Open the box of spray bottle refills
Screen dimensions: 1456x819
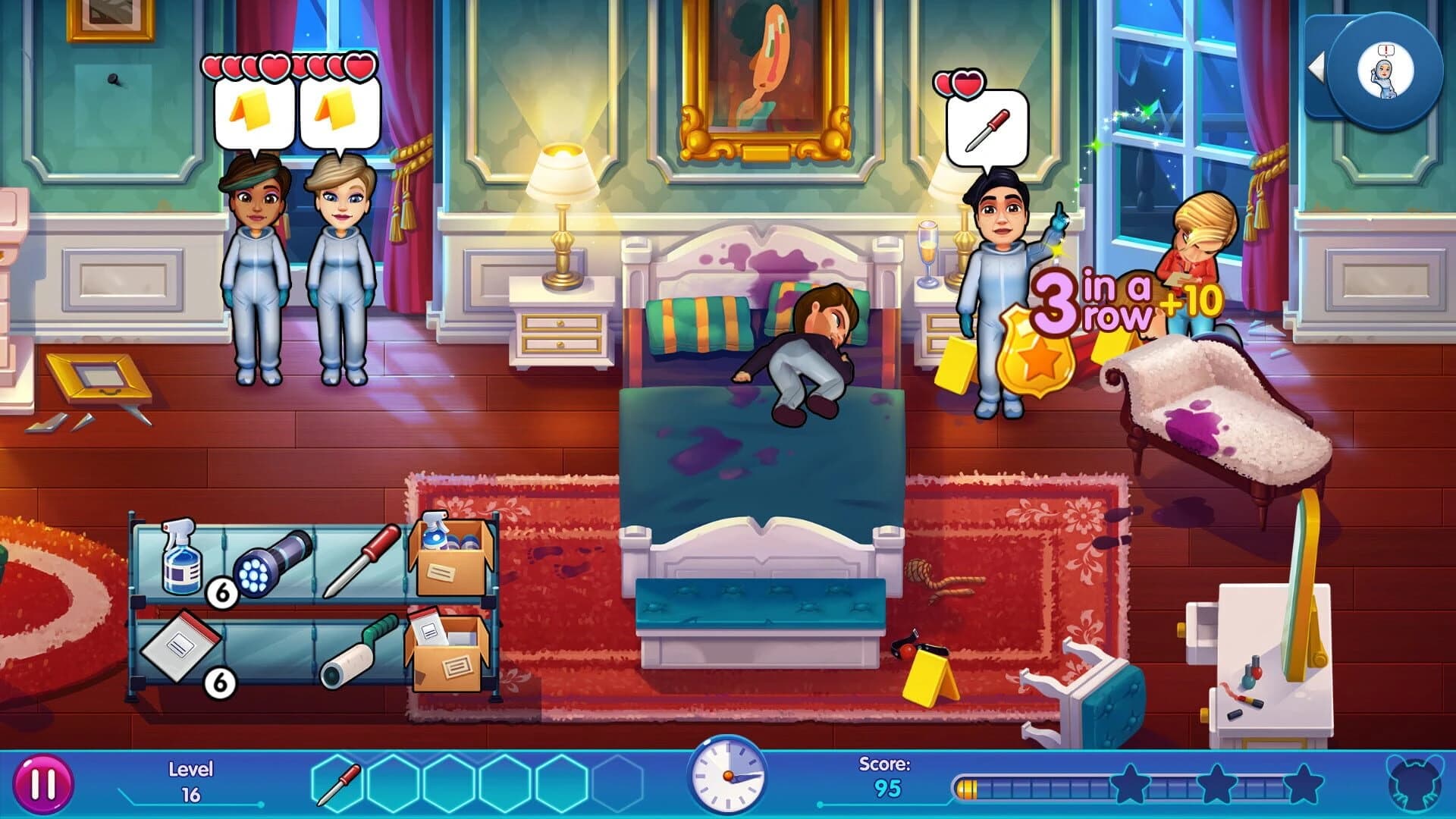click(x=449, y=557)
